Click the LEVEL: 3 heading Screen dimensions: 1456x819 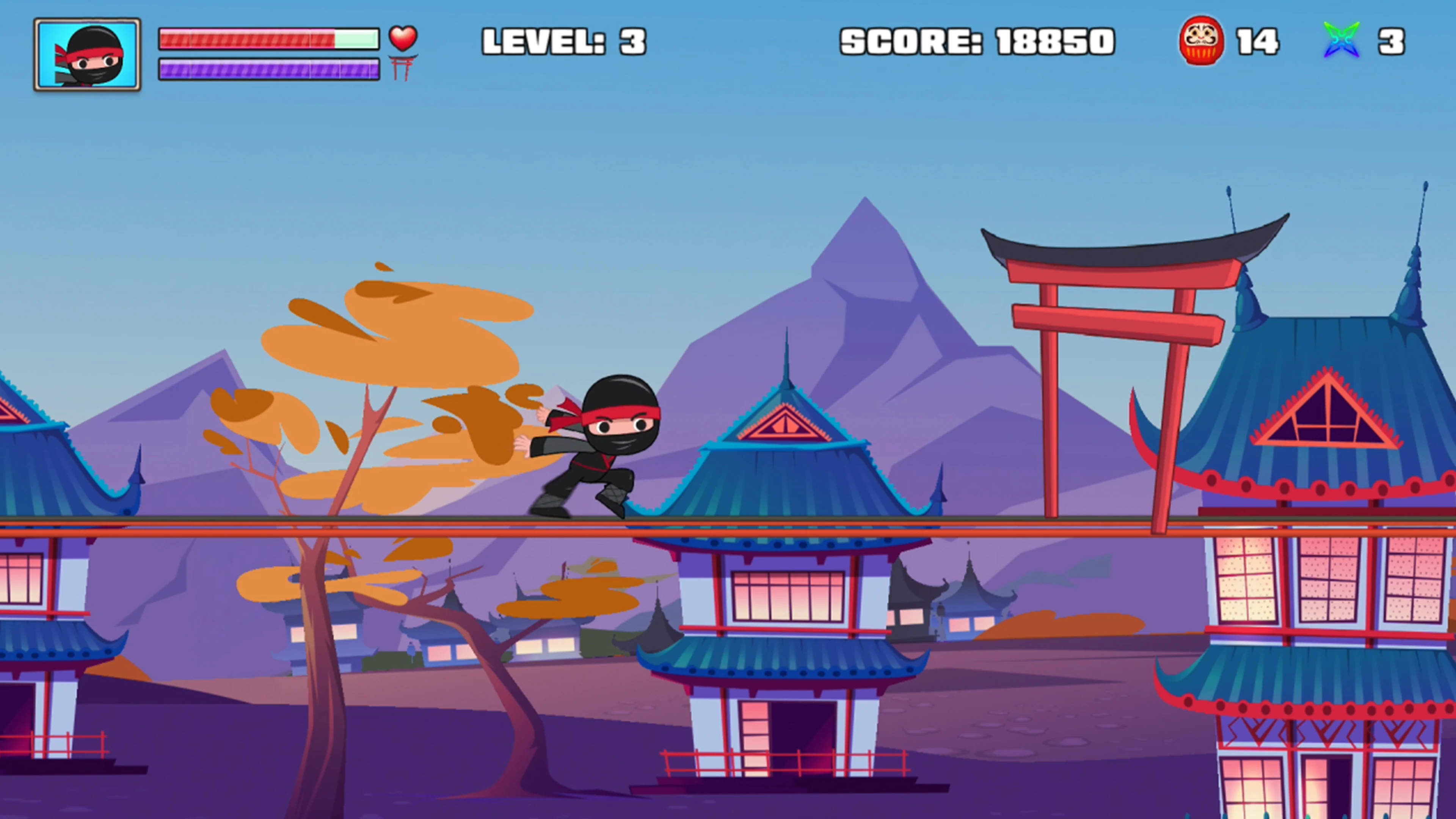[563, 42]
